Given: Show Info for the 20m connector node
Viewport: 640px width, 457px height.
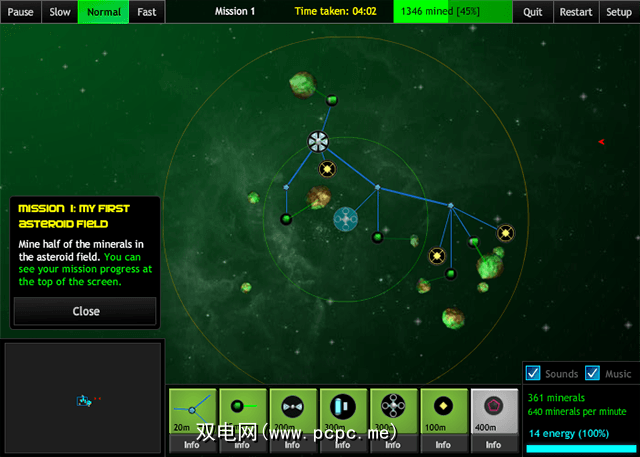Looking at the screenshot, I should 192,444.
